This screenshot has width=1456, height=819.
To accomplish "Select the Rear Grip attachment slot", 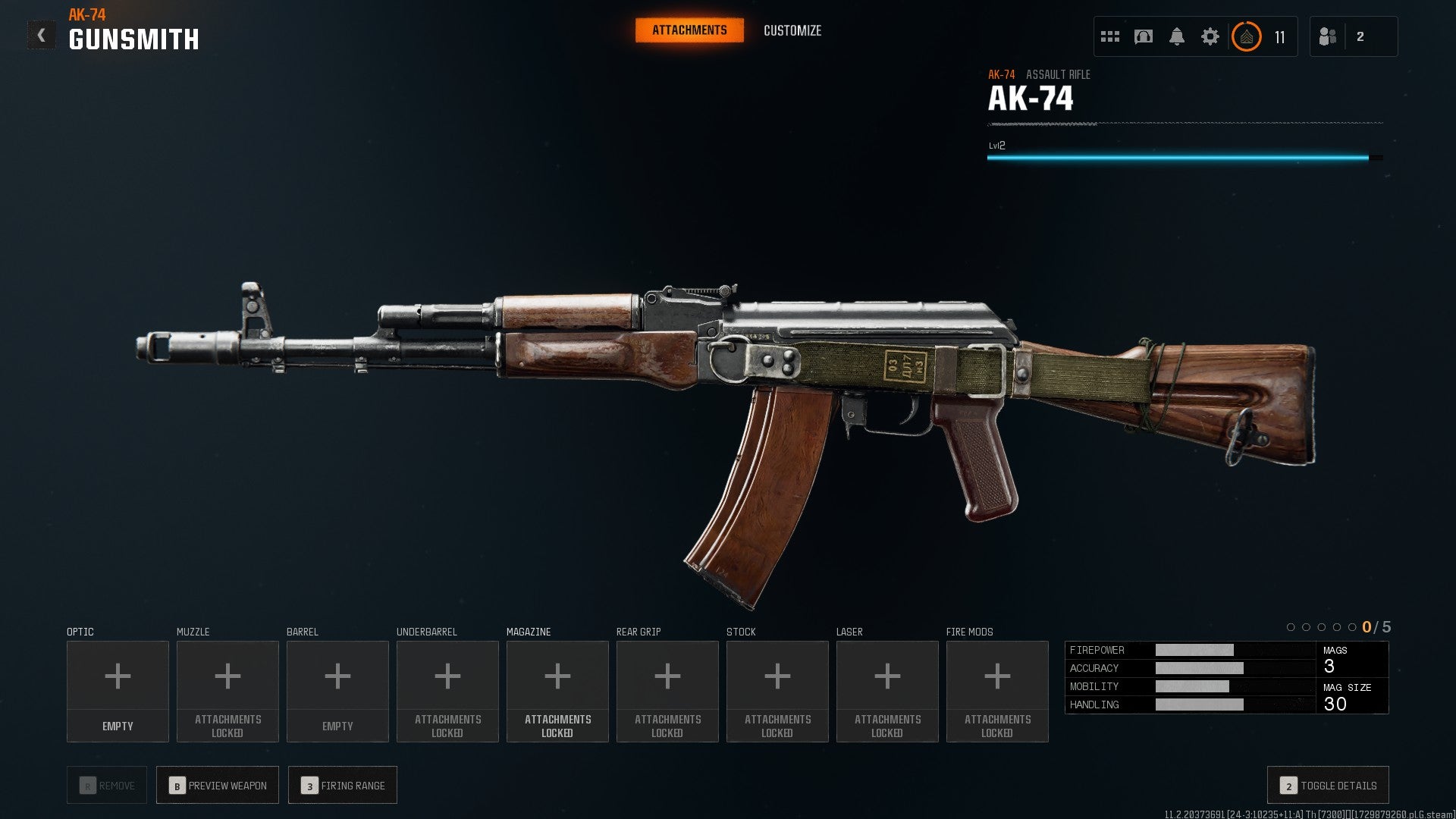I will pos(667,691).
